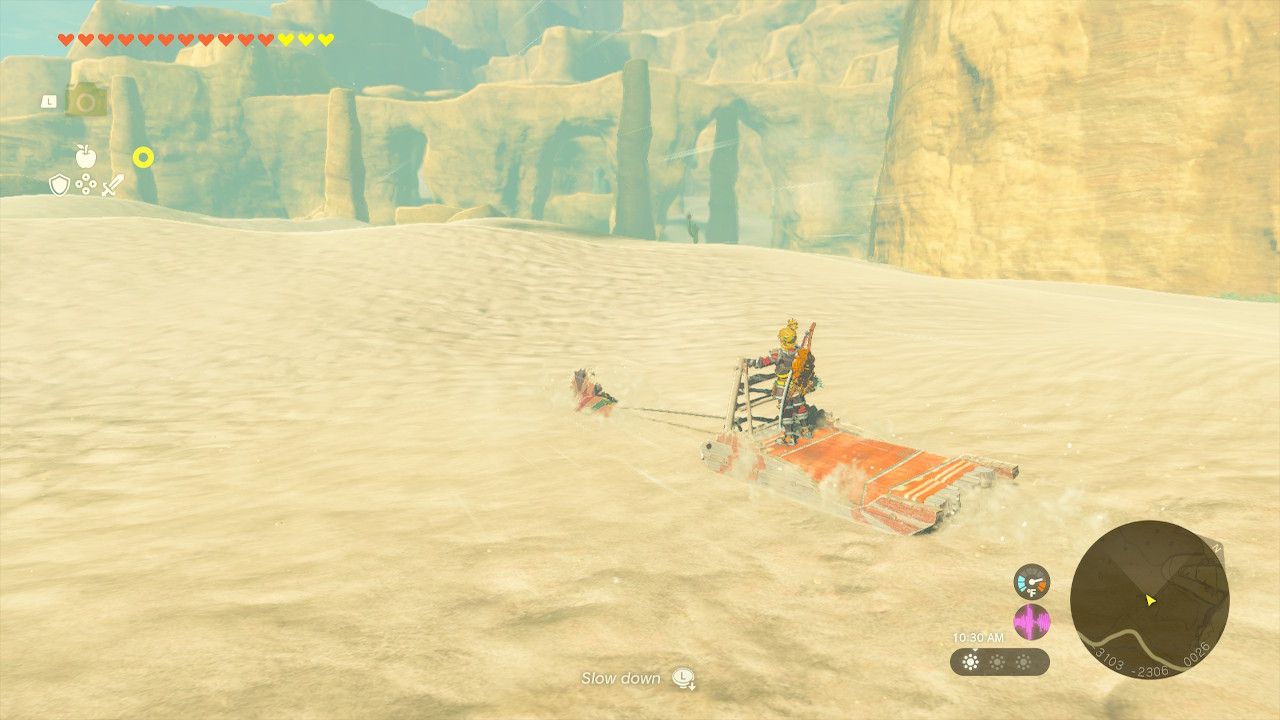Click the Fahrenheit temperature gauge
This screenshot has height=720, width=1280.
point(1031,583)
